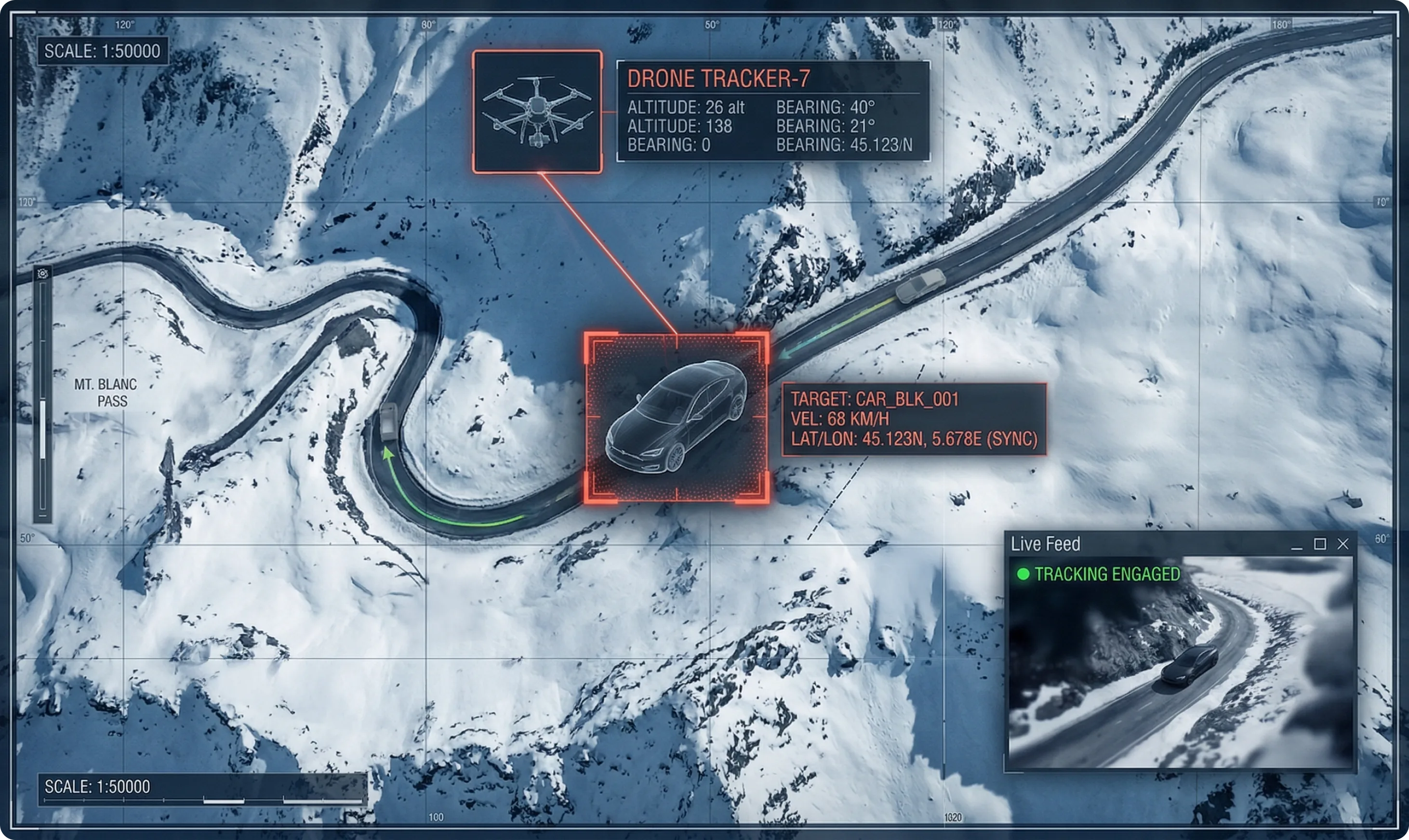Open the settings gear above the zoom slider
Screen dimensions: 1409x840
[x=42, y=274]
